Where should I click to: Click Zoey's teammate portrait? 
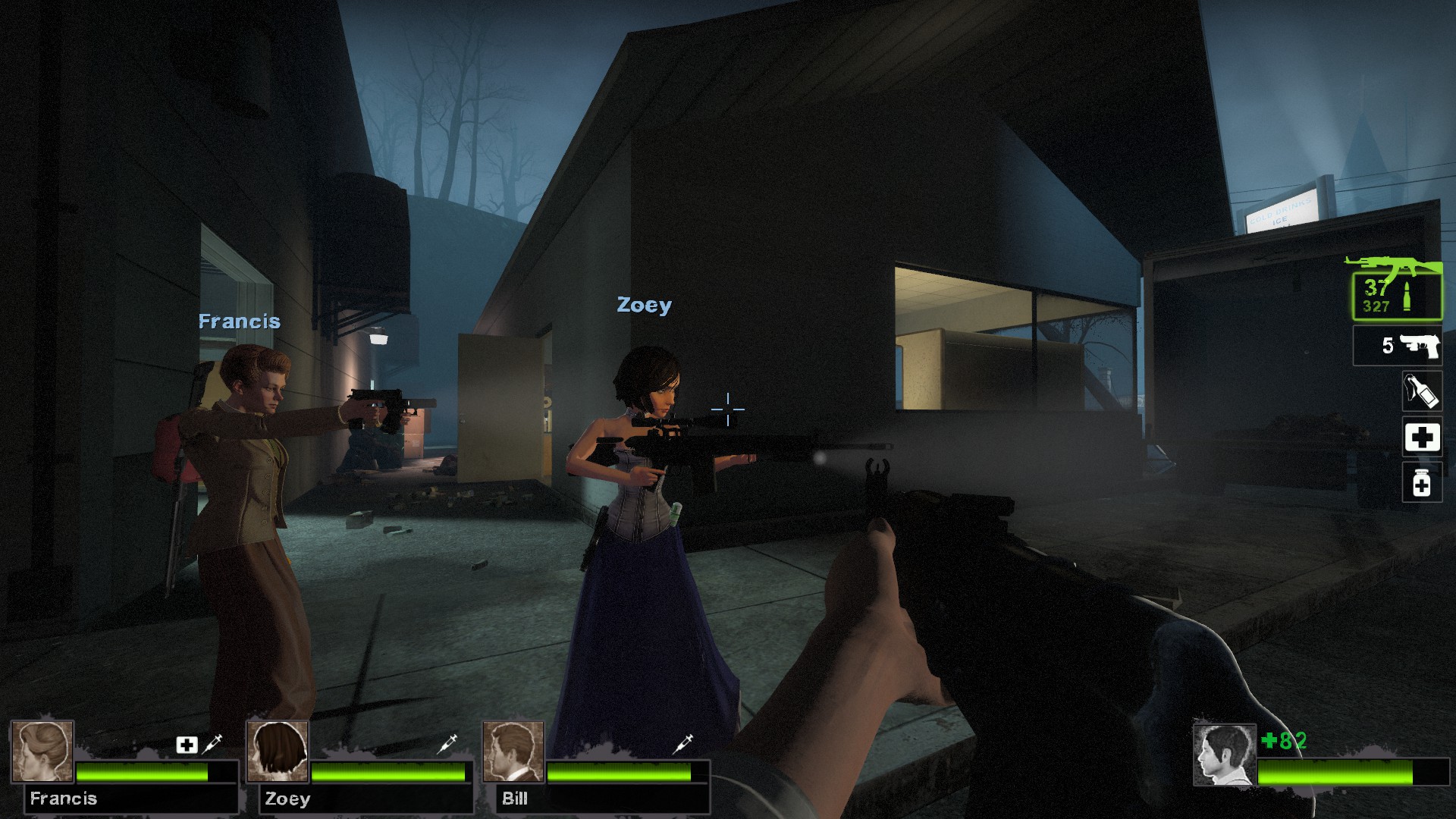coord(278,751)
